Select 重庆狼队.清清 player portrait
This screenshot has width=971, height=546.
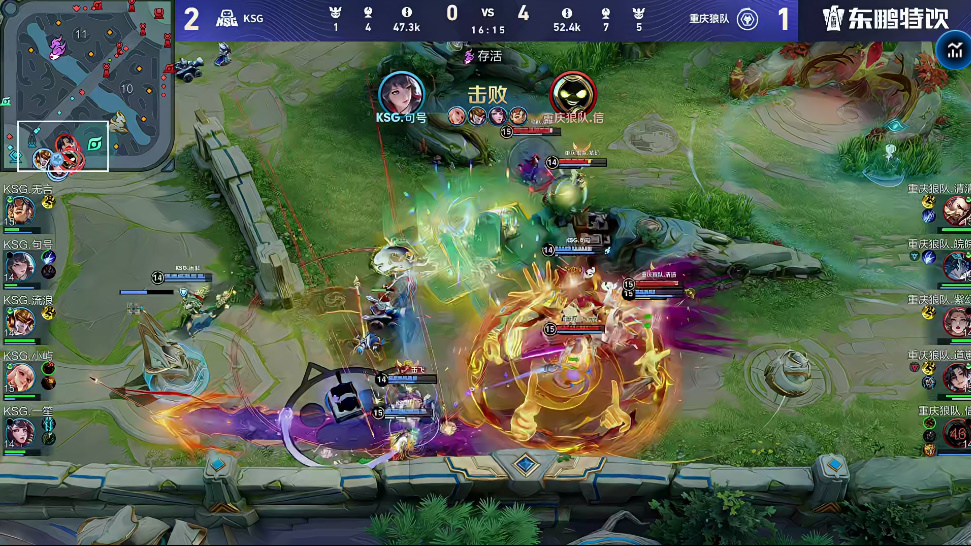pos(955,211)
